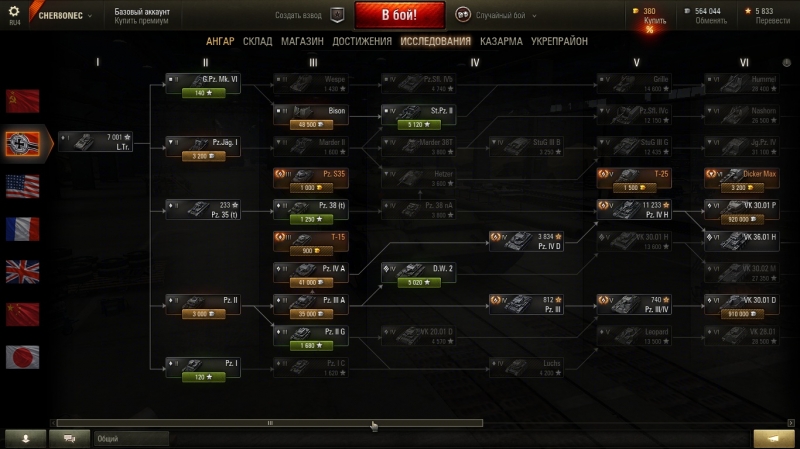The width and height of the screenshot is (800, 449).
Task: Choose the USA flag tech tree
Action: click(x=22, y=186)
